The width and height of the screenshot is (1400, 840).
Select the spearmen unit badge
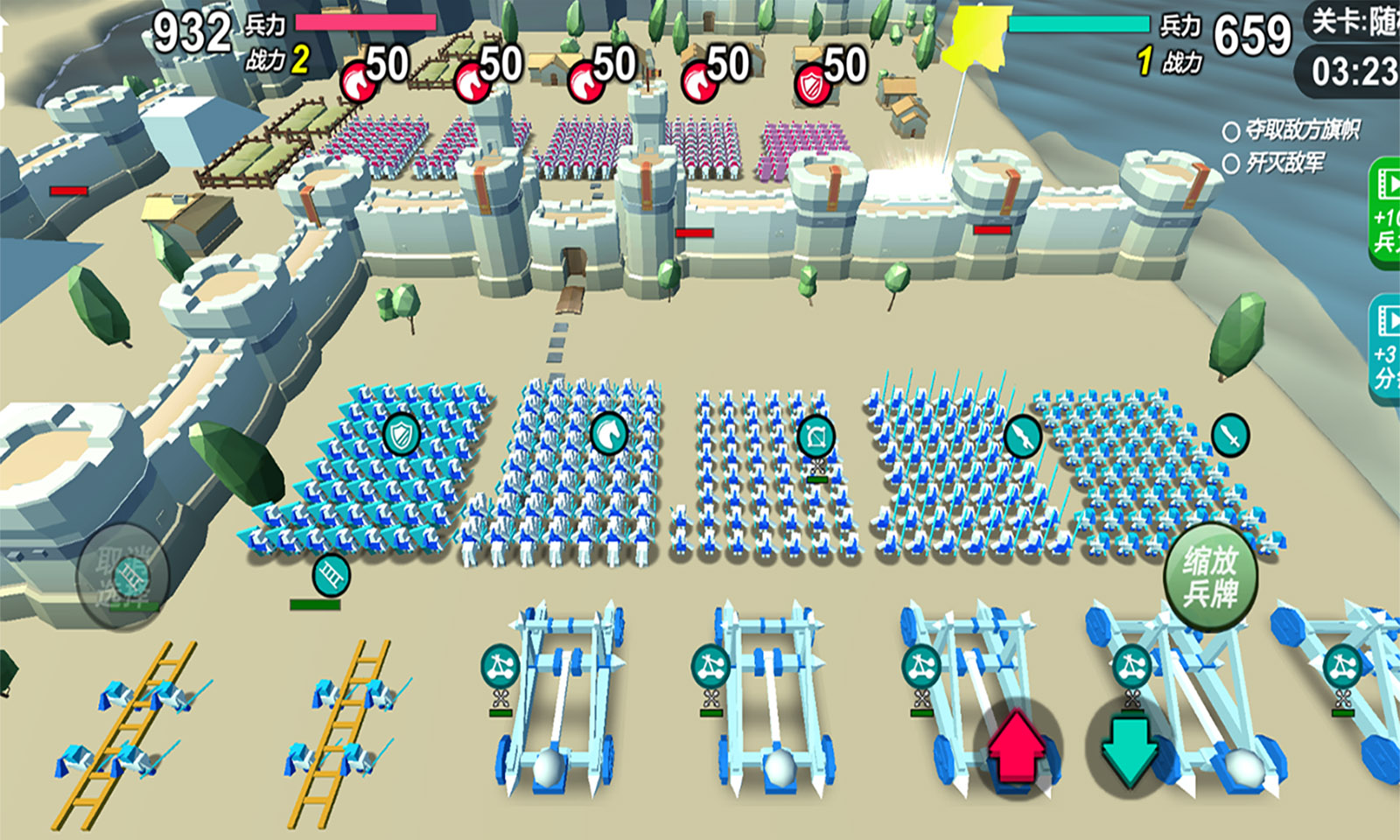[1022, 435]
